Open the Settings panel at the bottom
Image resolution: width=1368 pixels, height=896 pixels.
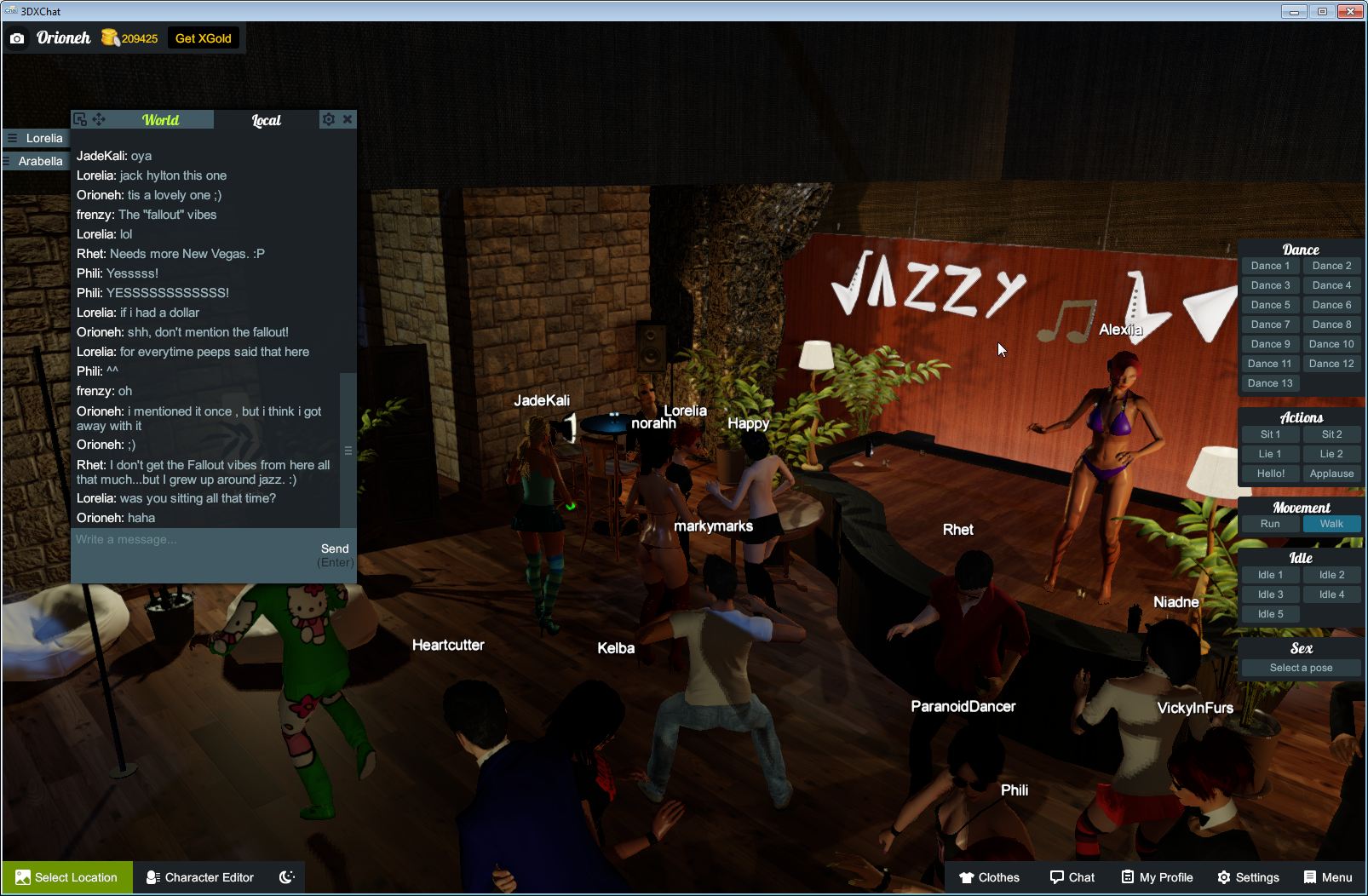[1250, 876]
